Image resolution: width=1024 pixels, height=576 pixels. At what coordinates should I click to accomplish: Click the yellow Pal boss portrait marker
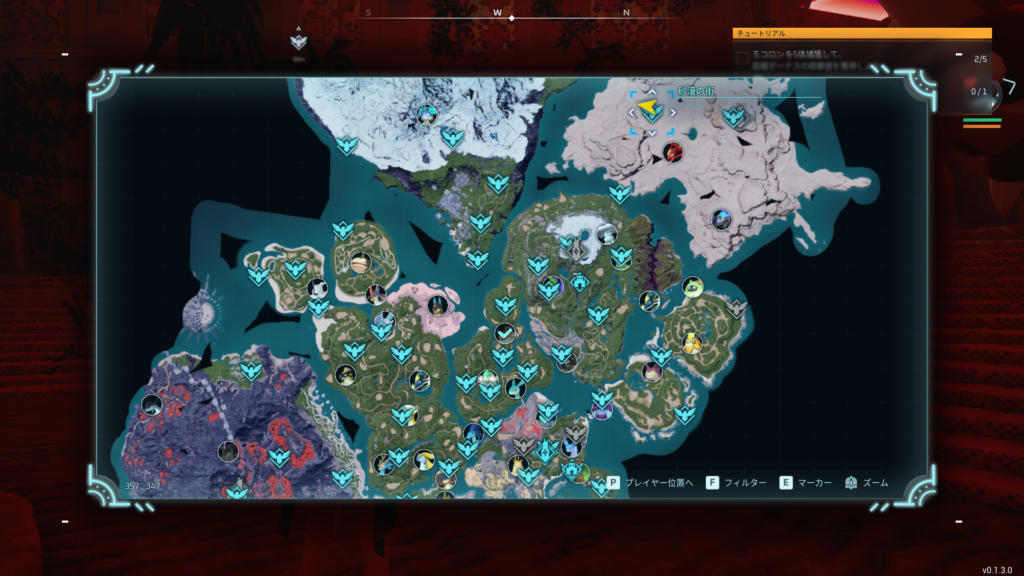(x=692, y=343)
